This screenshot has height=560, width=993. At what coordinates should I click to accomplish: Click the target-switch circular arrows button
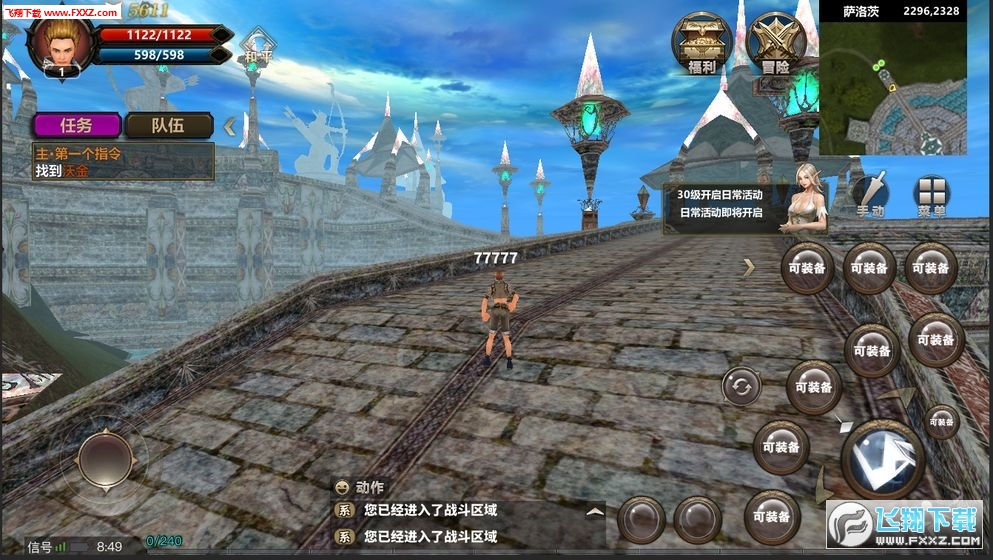click(741, 386)
